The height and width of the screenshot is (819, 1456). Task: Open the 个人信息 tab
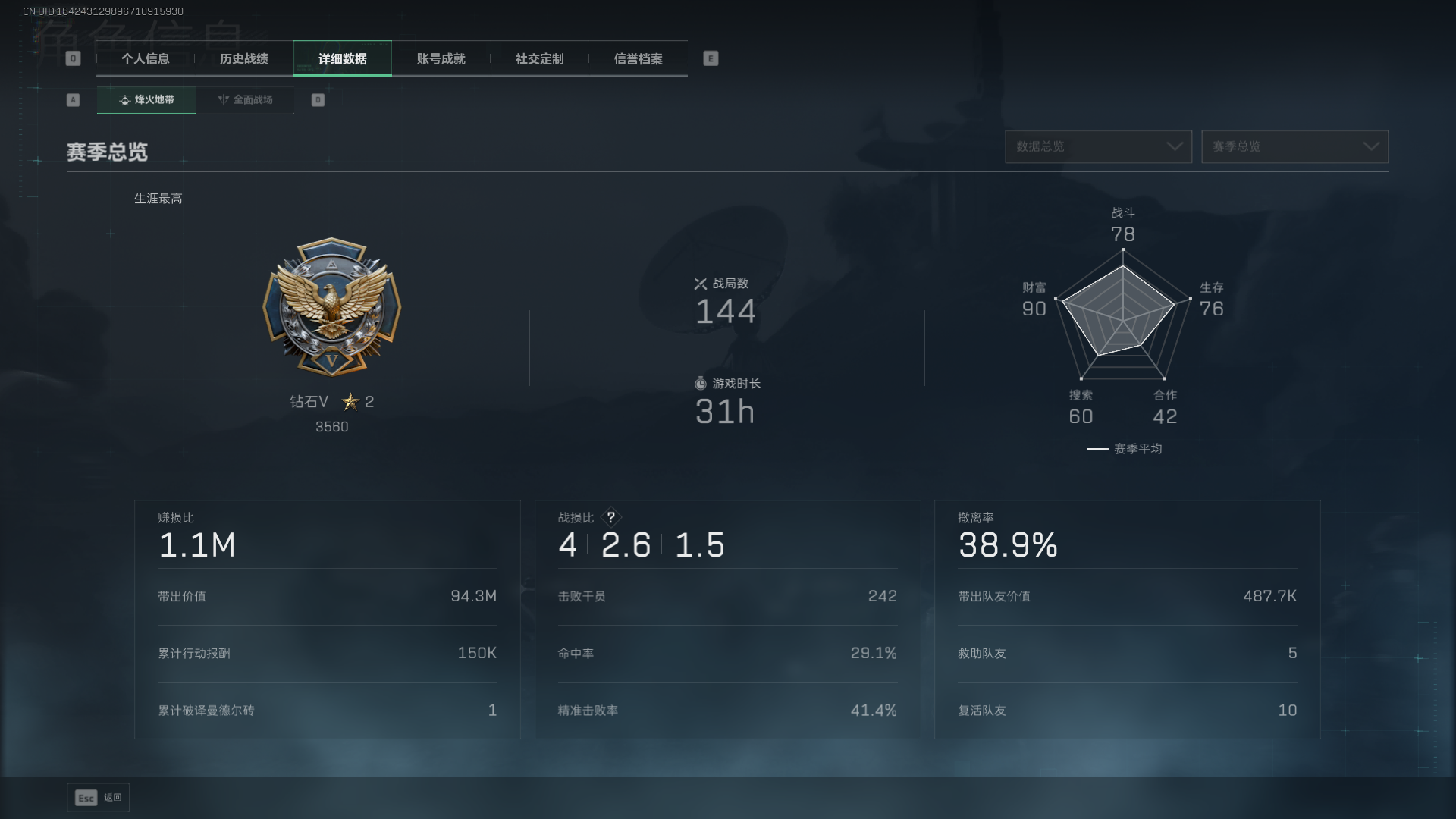pyautogui.click(x=146, y=59)
